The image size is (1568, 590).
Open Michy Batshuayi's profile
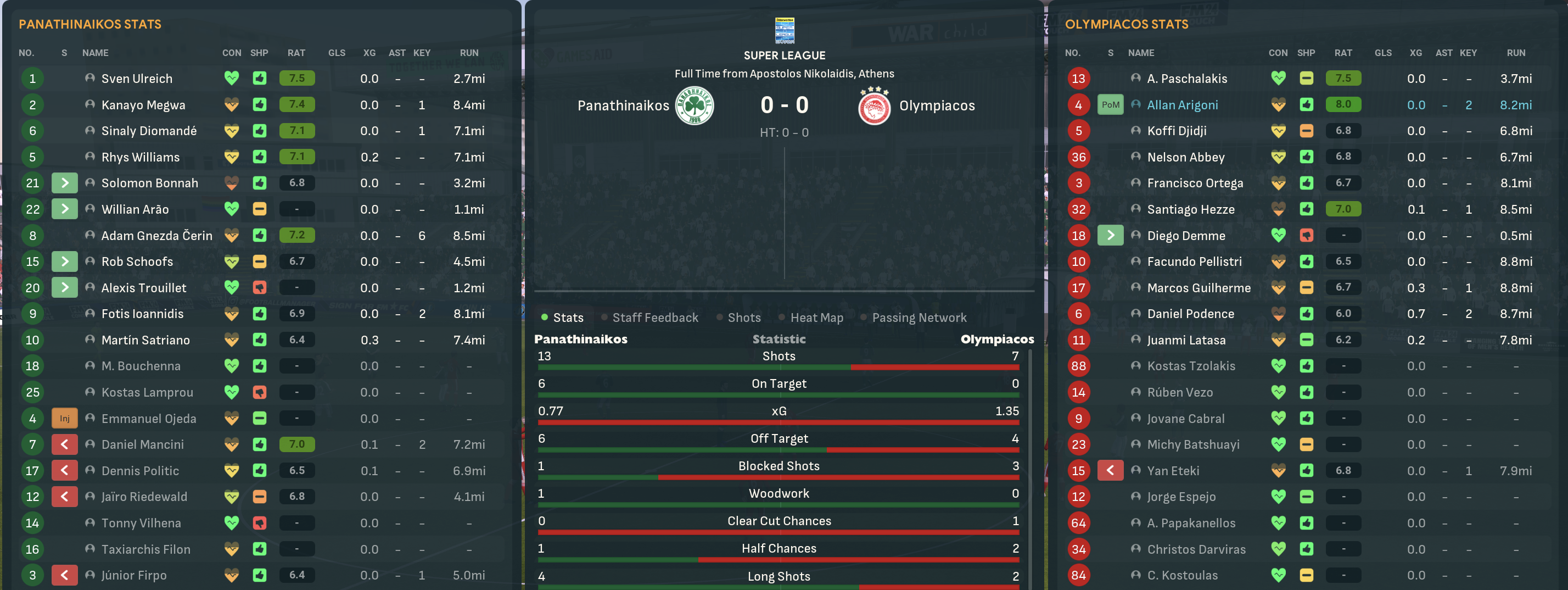(1192, 444)
